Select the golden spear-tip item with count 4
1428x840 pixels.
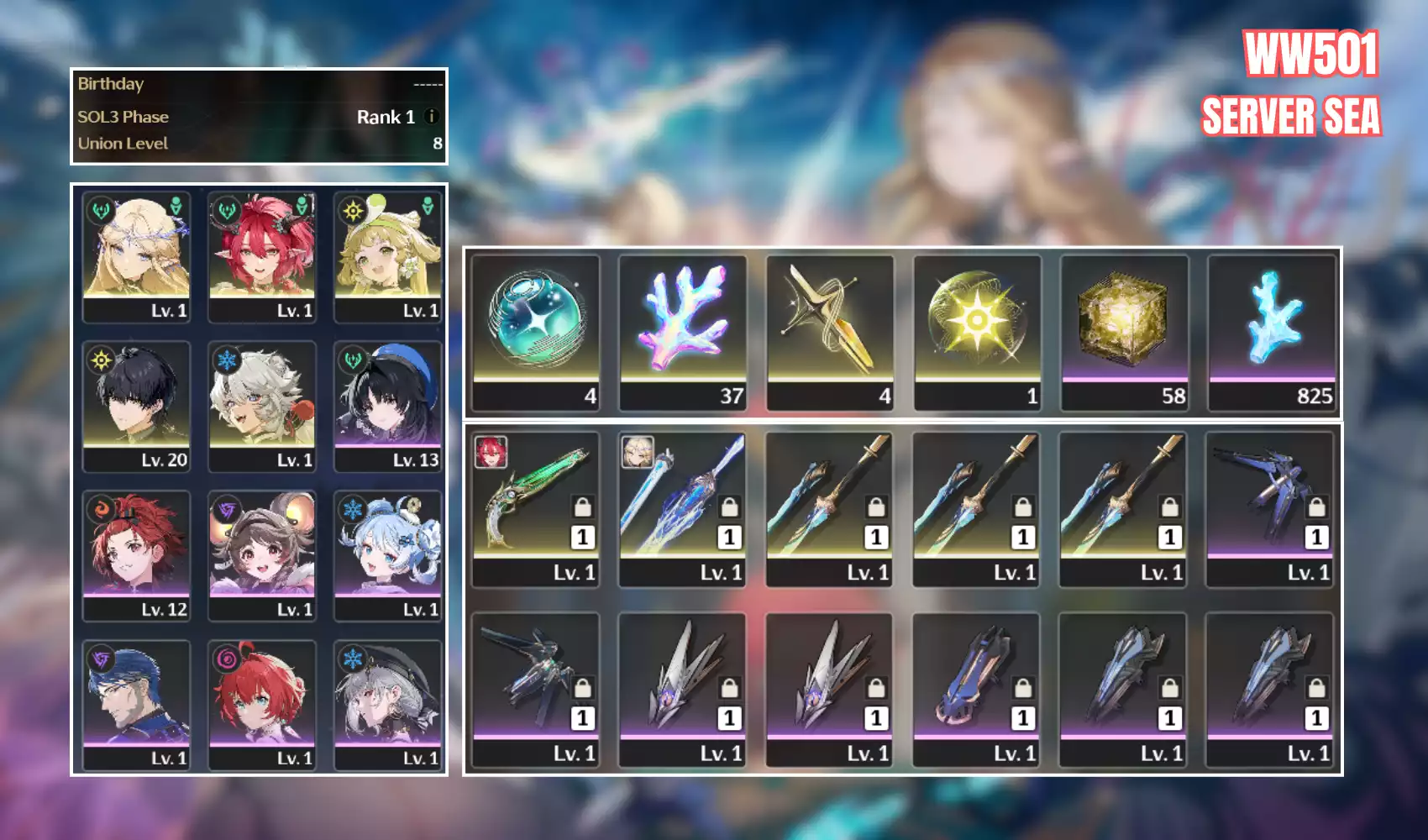click(830, 332)
